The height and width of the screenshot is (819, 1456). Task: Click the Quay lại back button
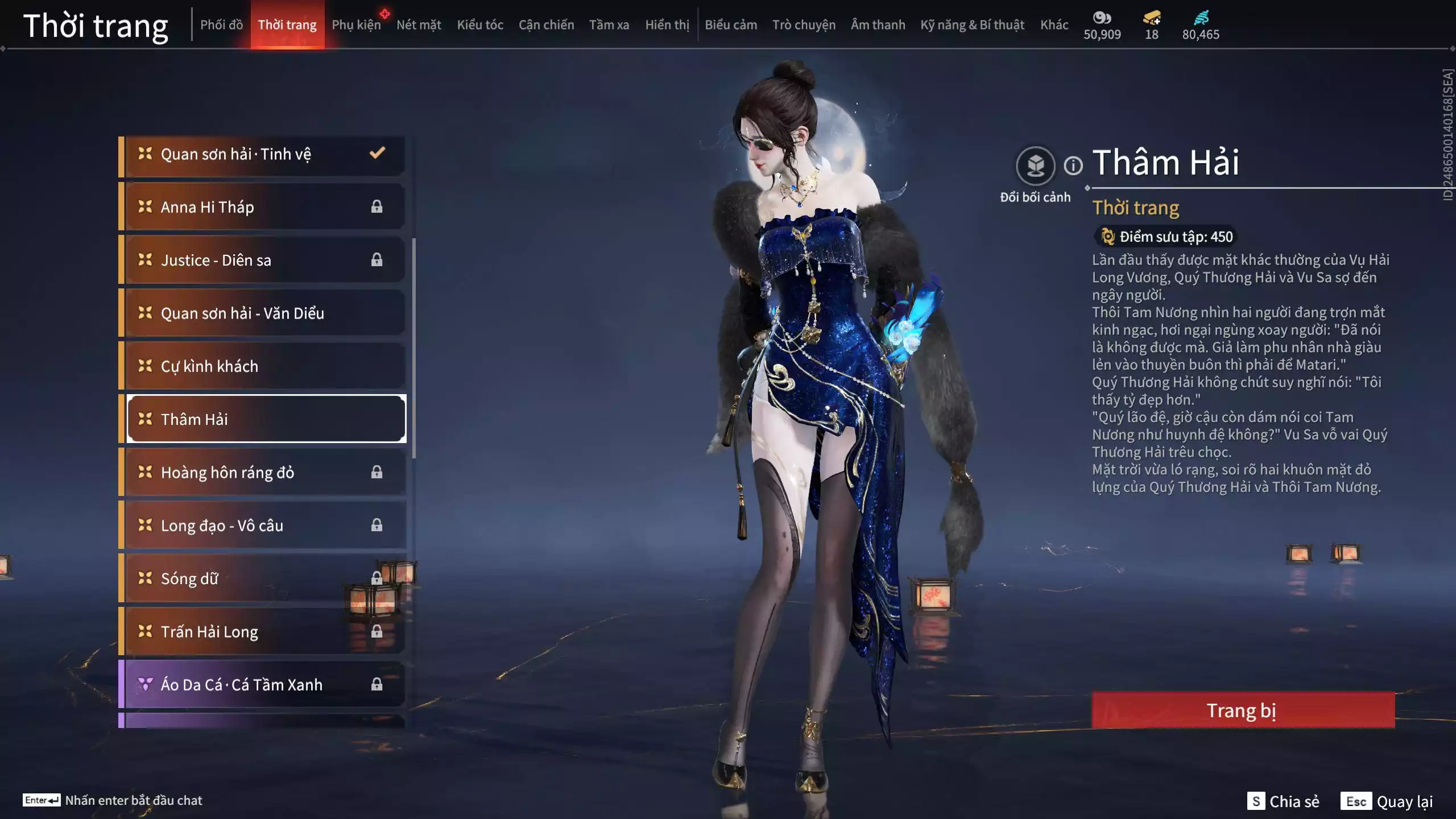pos(1388,801)
